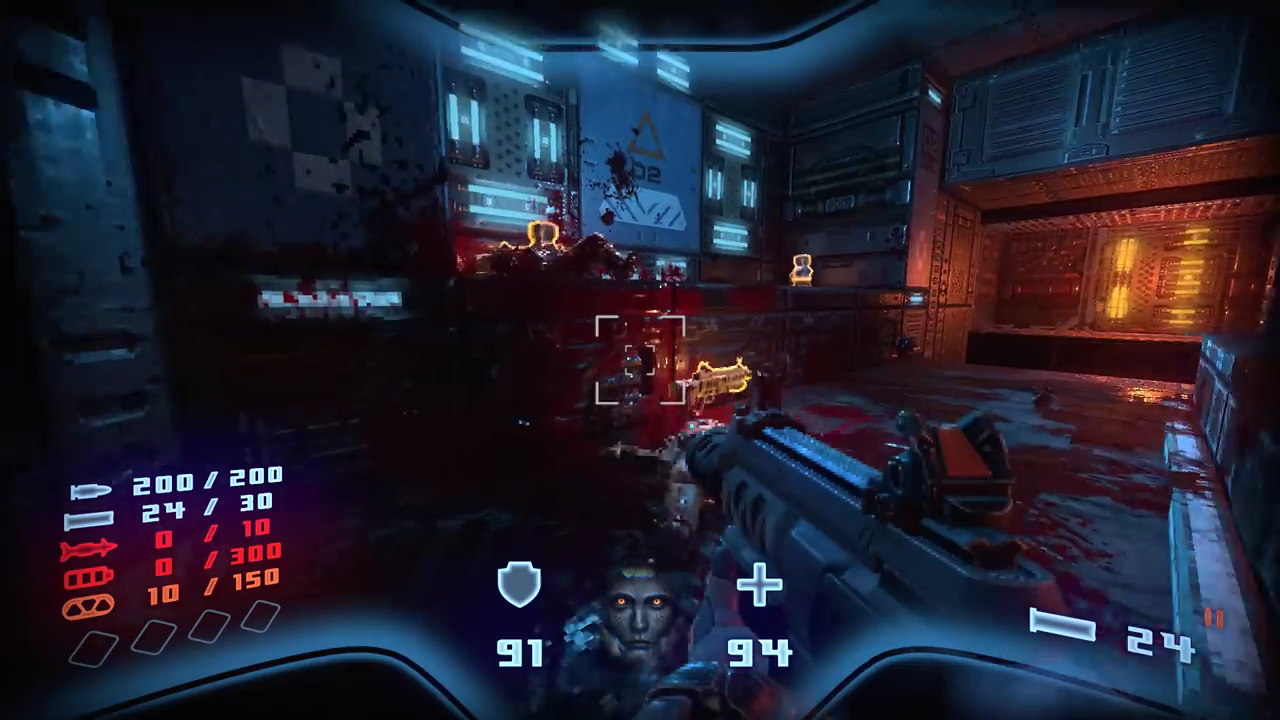This screenshot has width=1280, height=720.
Task: Click the red rocket ammo icon
Action: click(89, 549)
